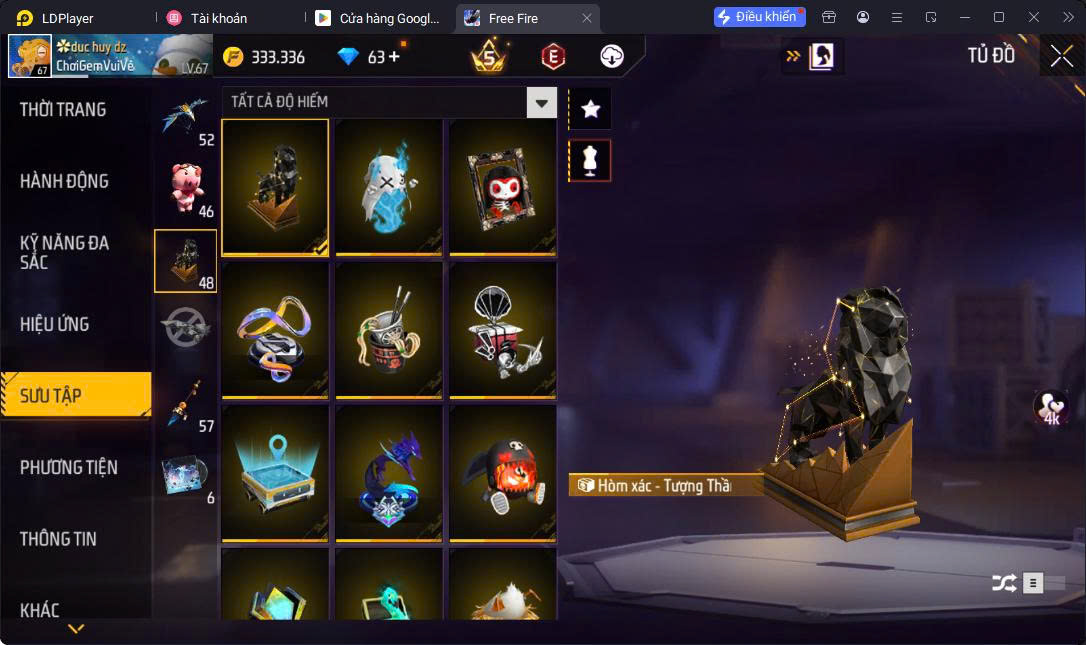1086x645 pixels.
Task: Open the Thời Trang category
Action: (x=63, y=110)
